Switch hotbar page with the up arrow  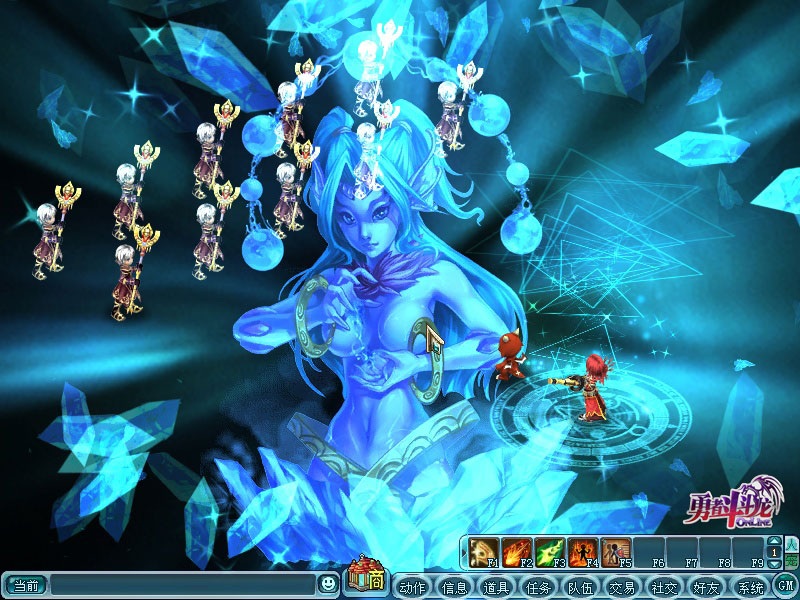click(774, 541)
